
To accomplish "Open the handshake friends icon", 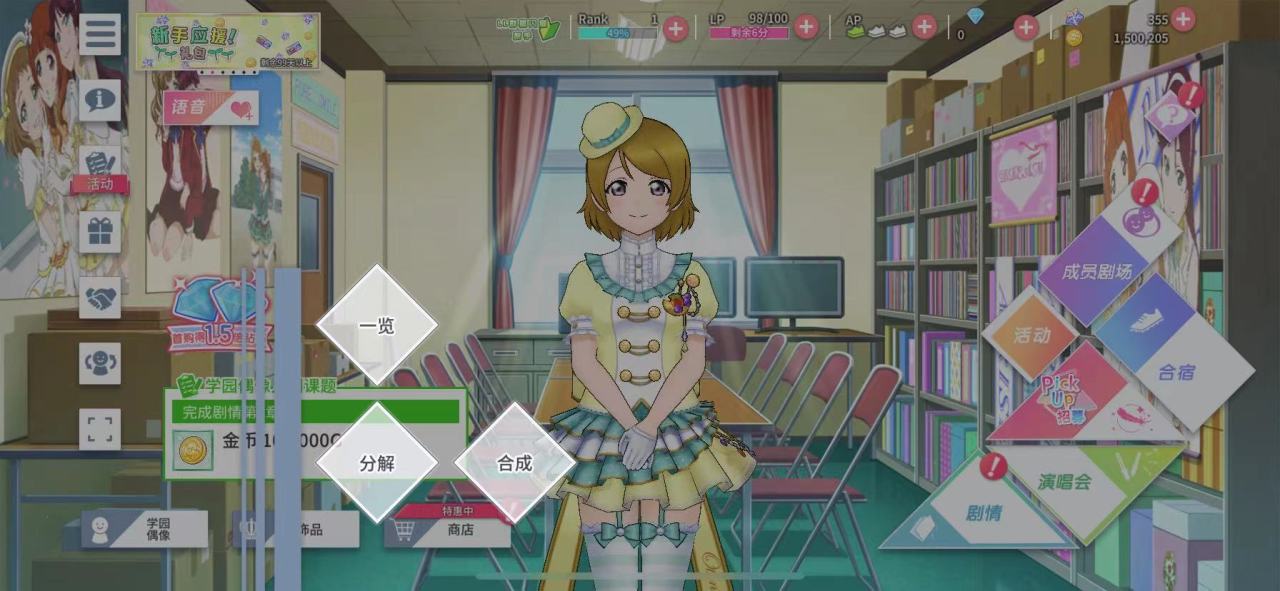I will (100, 298).
